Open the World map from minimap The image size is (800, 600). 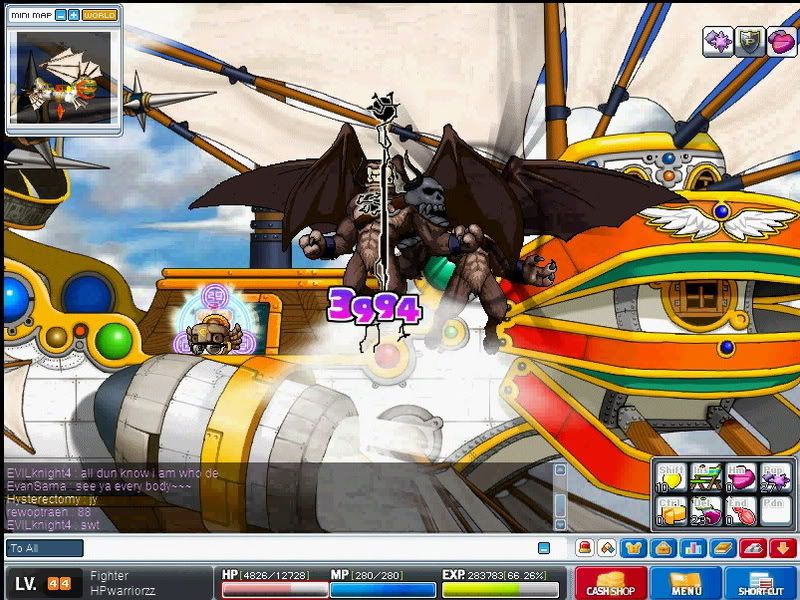99,15
